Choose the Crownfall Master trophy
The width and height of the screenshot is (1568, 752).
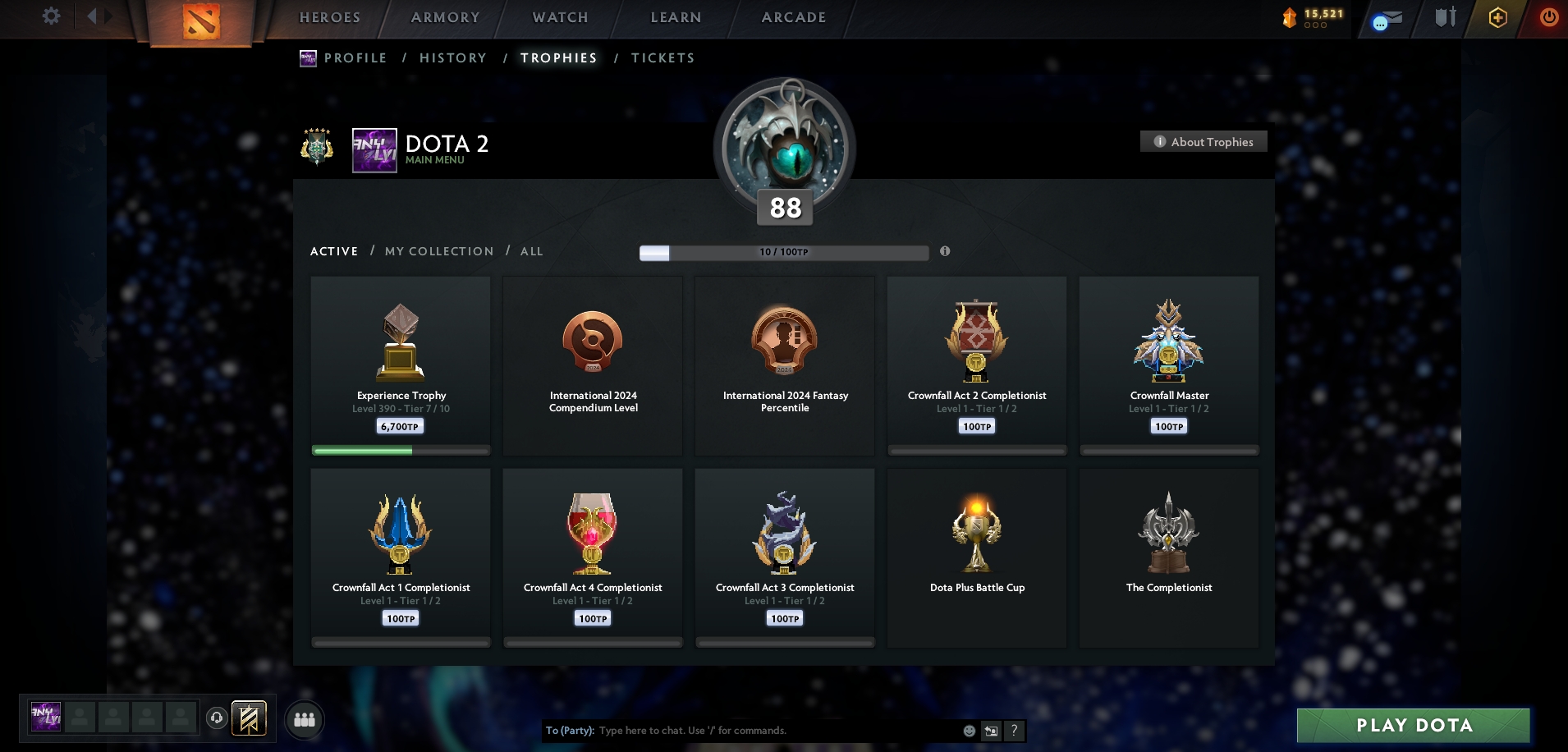(x=1169, y=365)
